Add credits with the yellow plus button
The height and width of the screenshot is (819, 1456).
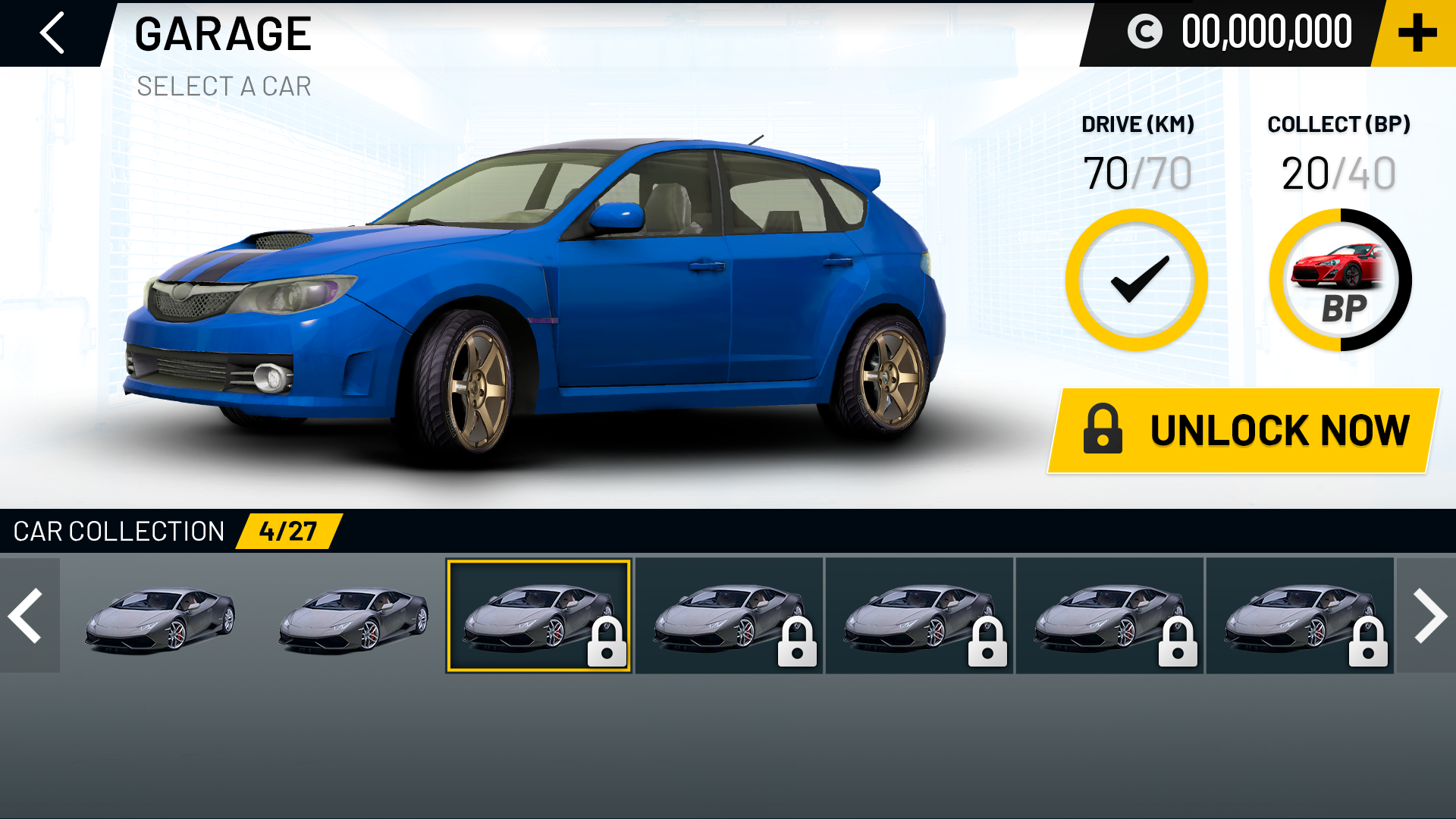pyautogui.click(x=1417, y=33)
